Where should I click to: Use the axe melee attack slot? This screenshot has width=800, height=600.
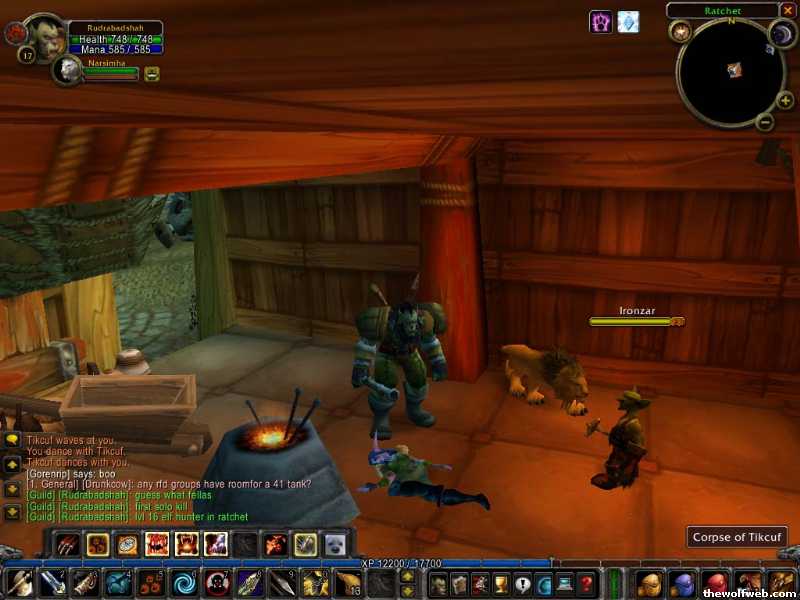[x=20, y=582]
